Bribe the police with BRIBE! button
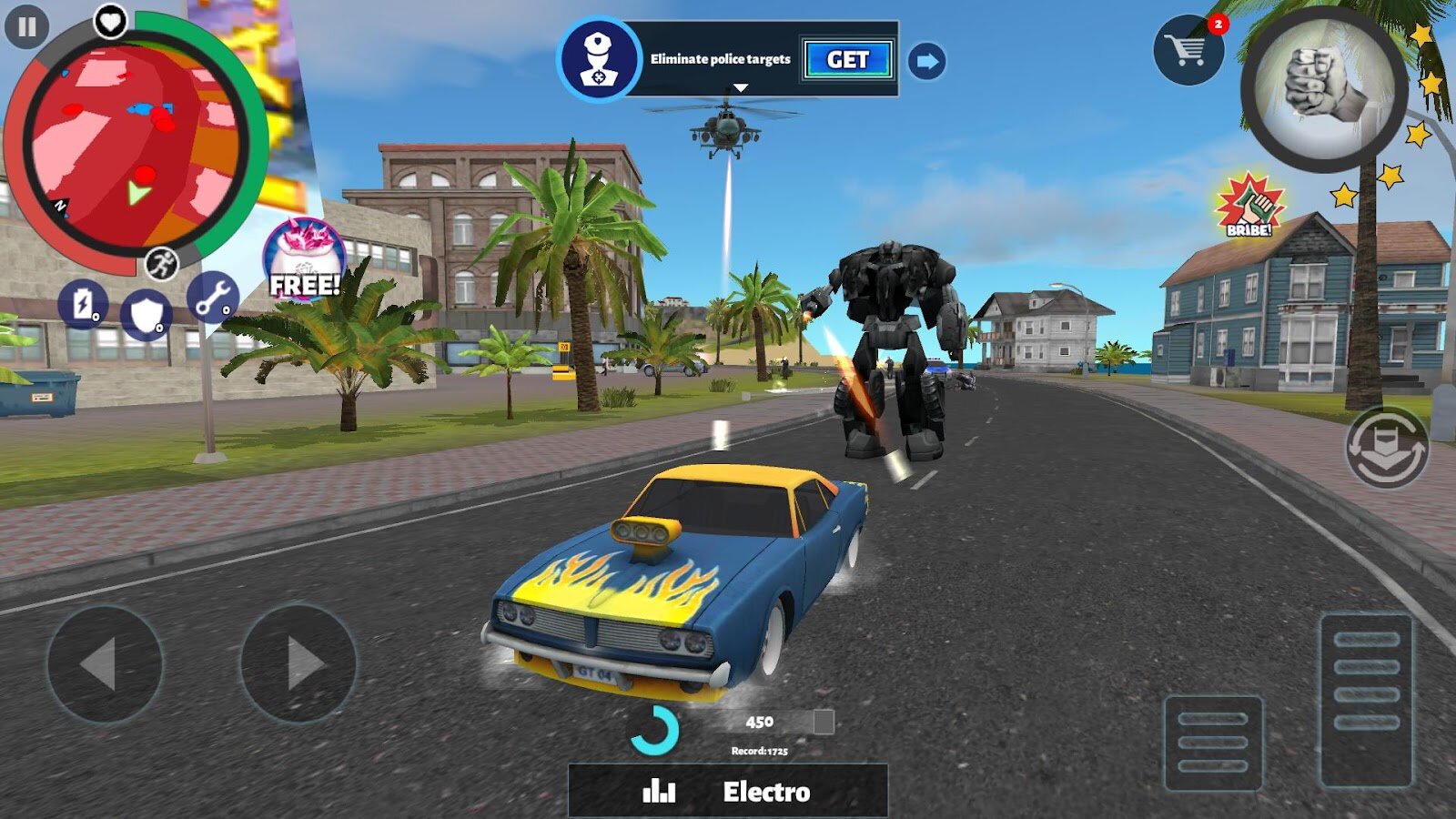Screen dimensions: 1456x819 pyautogui.click(x=1251, y=206)
